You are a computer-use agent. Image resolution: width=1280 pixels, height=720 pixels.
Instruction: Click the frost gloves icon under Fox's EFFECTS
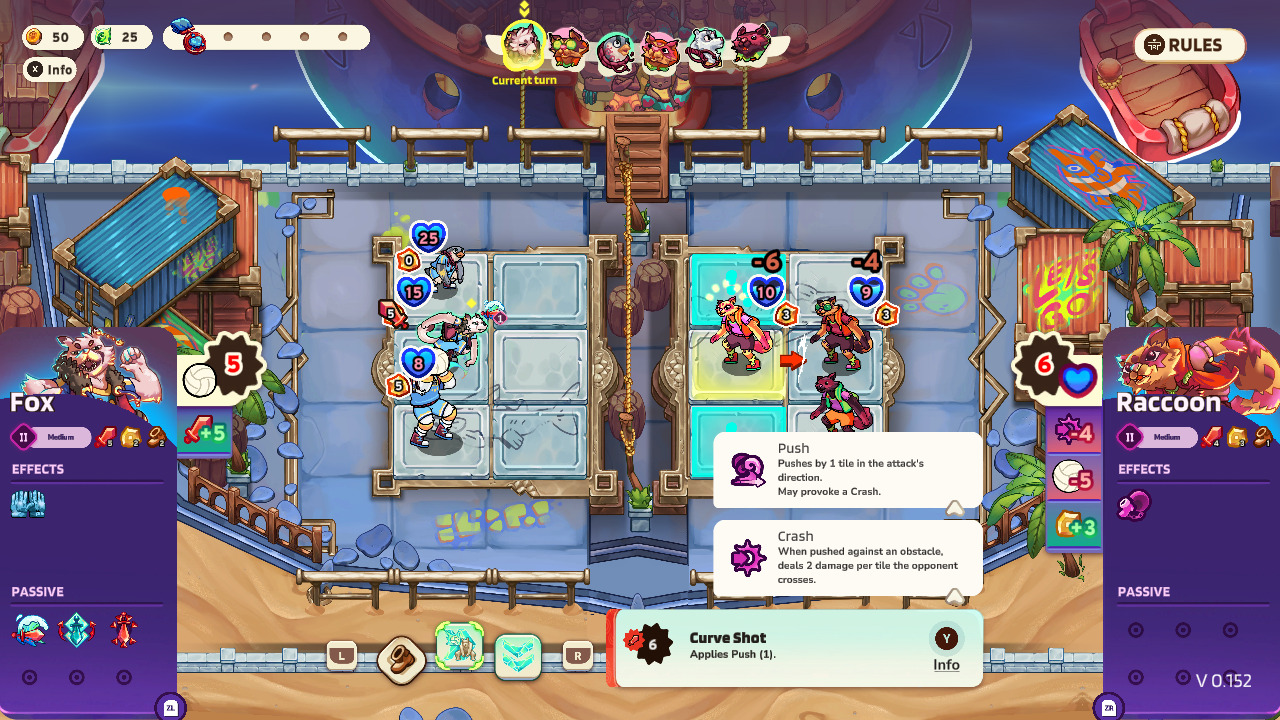point(27,503)
